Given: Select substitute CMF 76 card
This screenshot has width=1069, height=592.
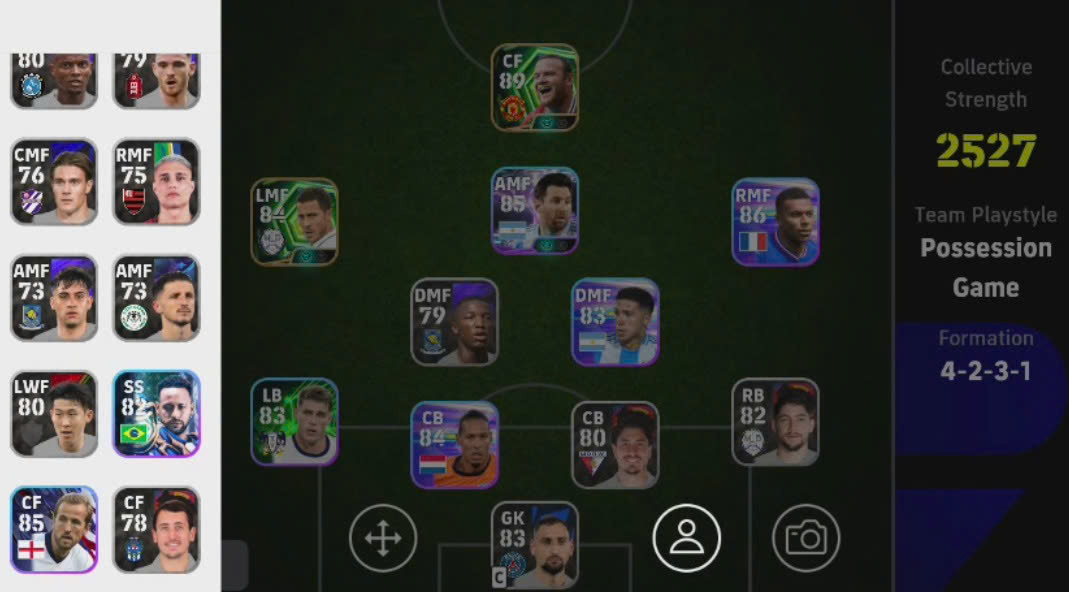Looking at the screenshot, I should 54,181.
